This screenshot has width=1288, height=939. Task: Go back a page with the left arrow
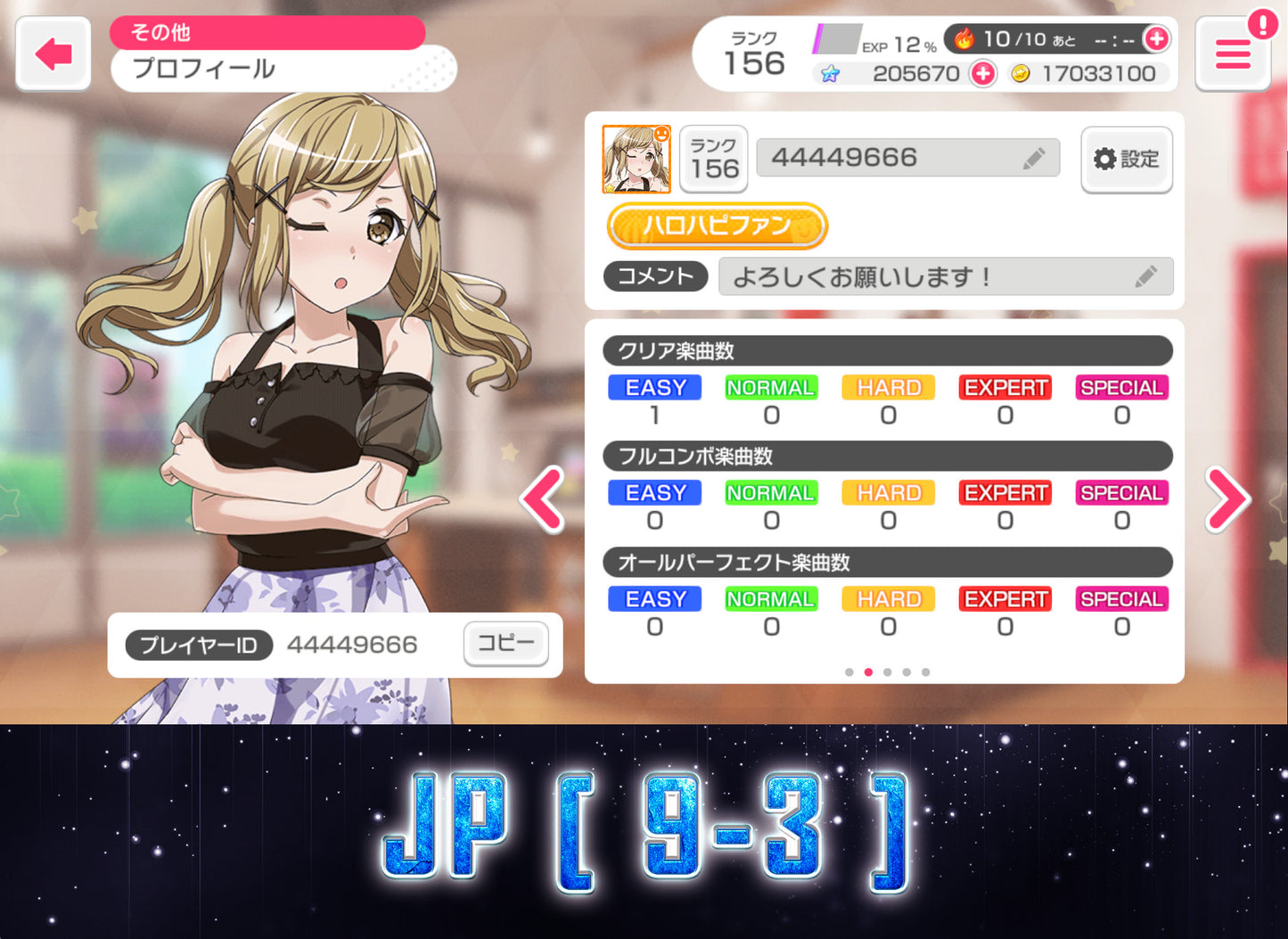point(543,499)
